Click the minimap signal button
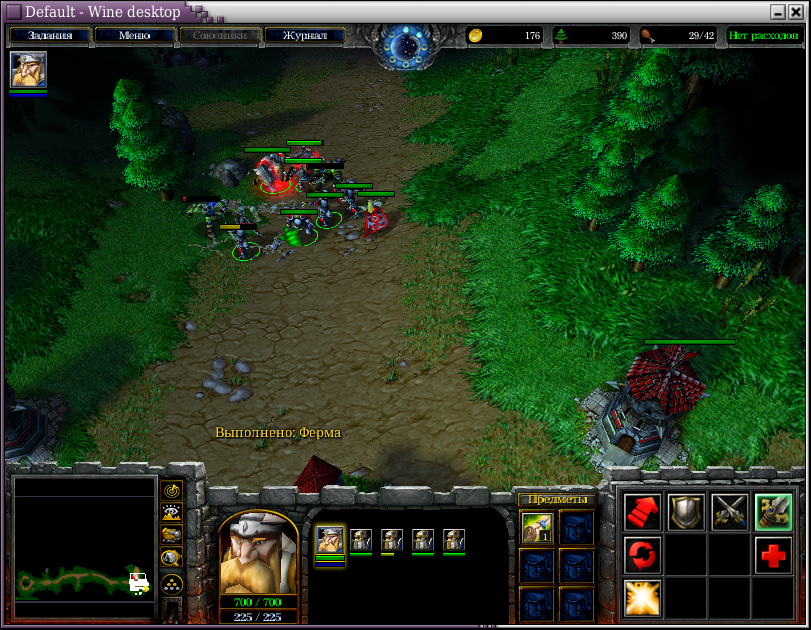This screenshot has width=811, height=630. [x=171, y=491]
